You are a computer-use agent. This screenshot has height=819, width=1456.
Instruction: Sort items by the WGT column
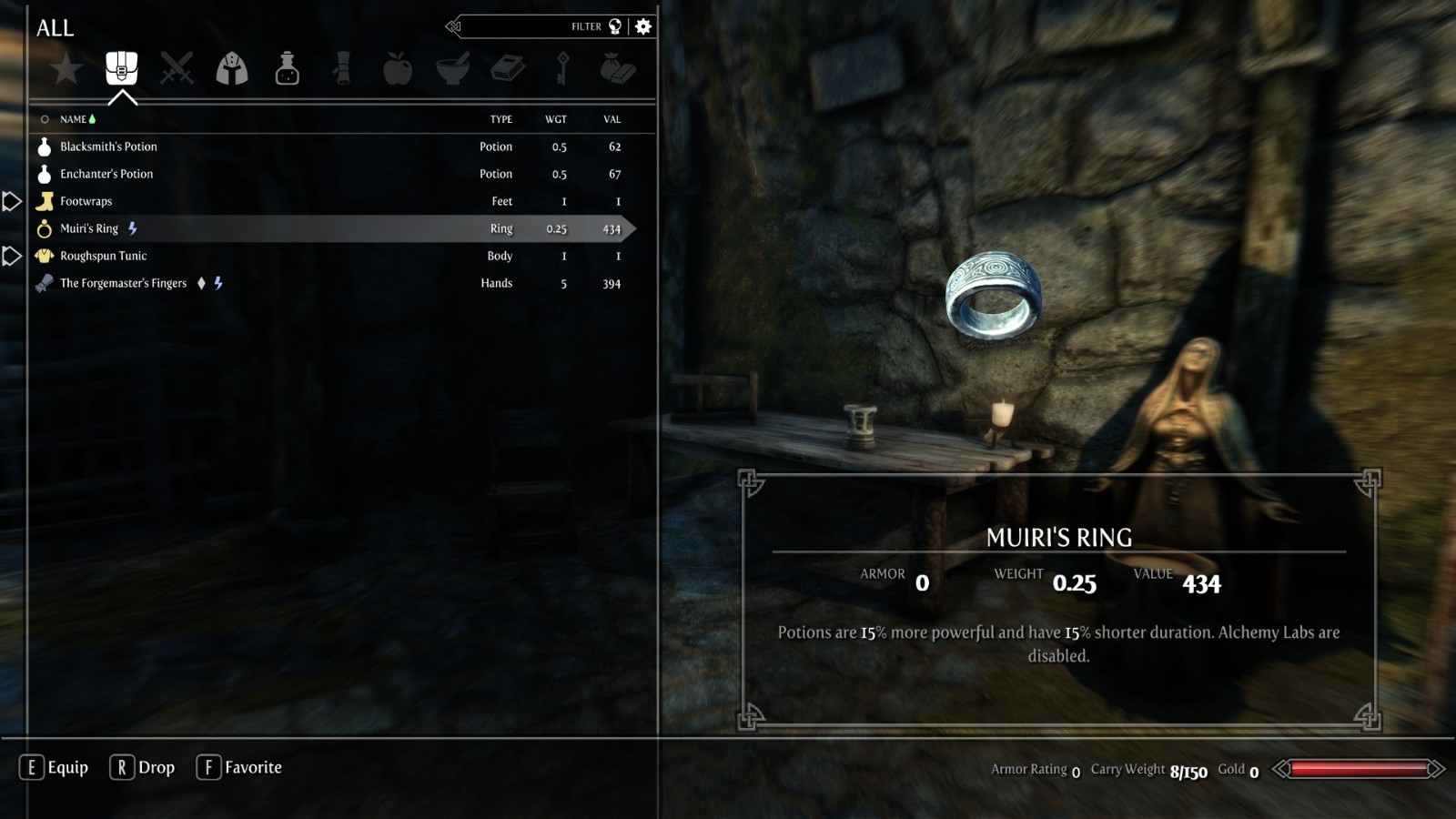click(555, 119)
